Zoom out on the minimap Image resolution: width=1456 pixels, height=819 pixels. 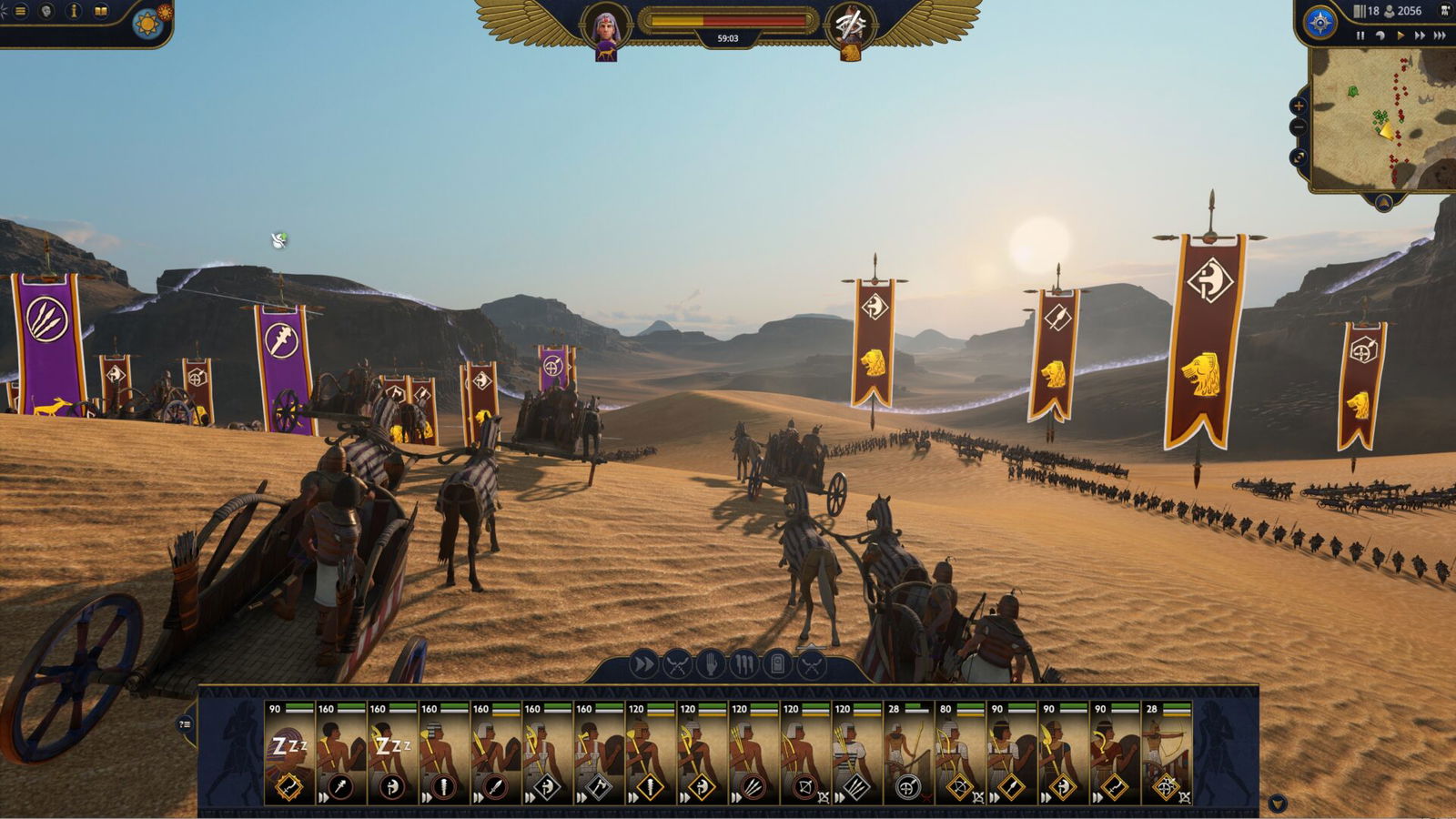[1299, 127]
